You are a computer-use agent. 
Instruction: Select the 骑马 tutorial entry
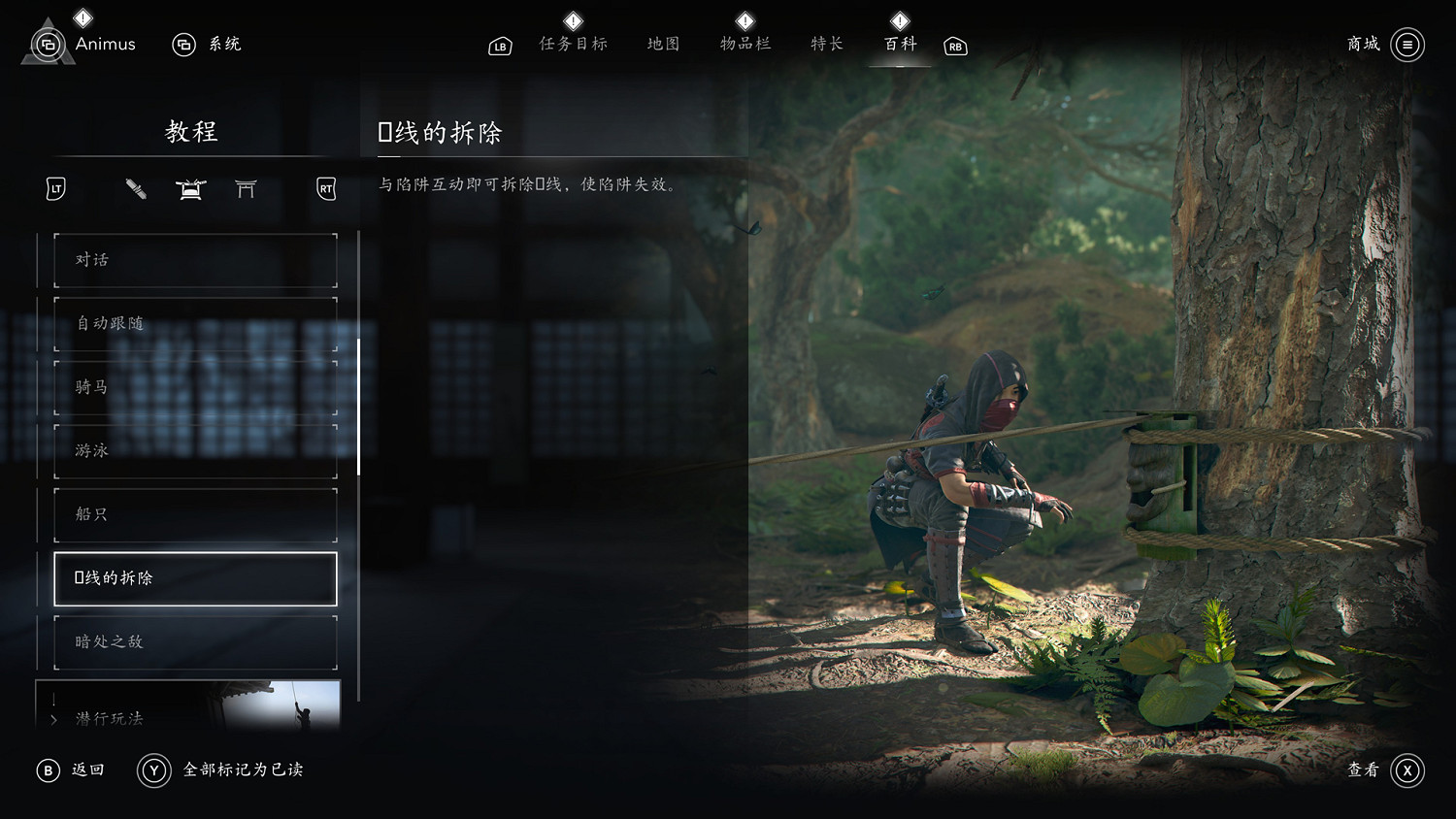tap(194, 386)
